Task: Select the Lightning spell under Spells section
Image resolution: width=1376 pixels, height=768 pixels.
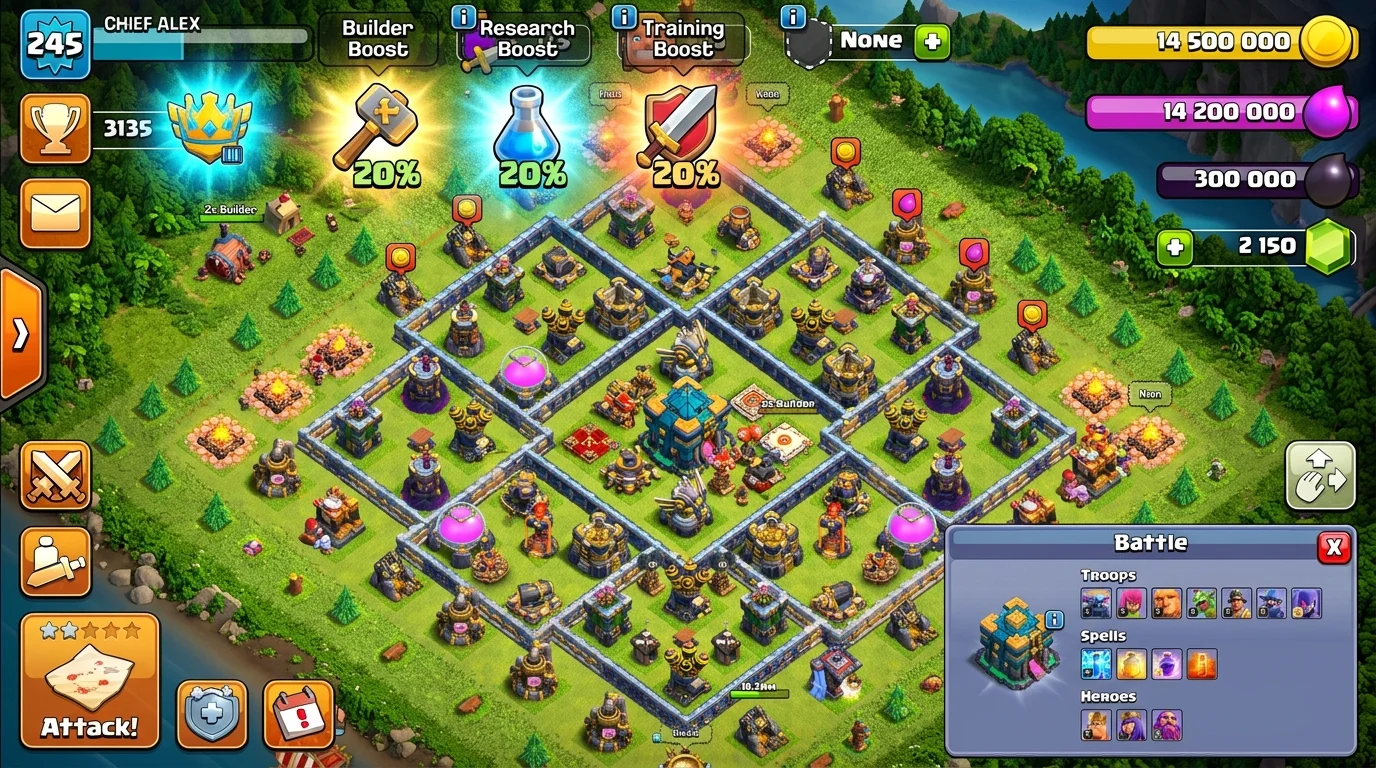Action: coord(1095,664)
